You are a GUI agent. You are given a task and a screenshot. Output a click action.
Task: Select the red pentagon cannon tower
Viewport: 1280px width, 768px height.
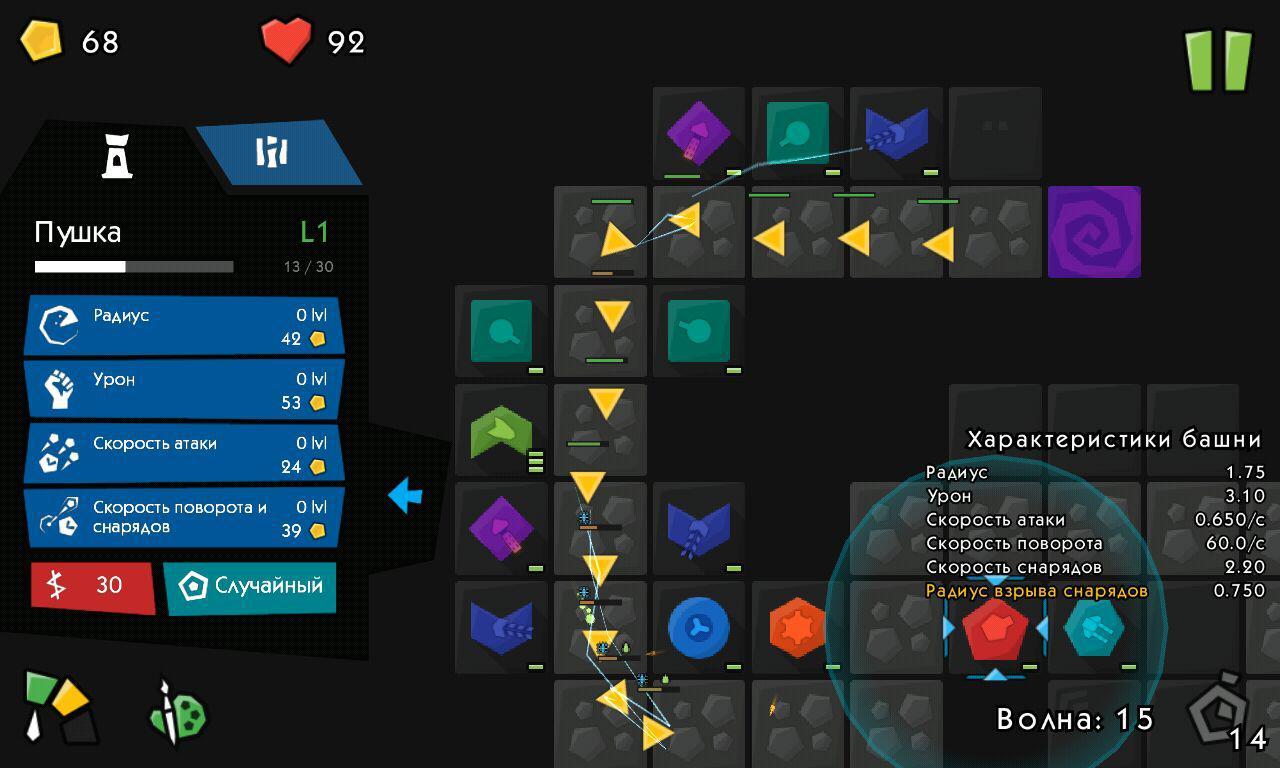[x=995, y=629]
